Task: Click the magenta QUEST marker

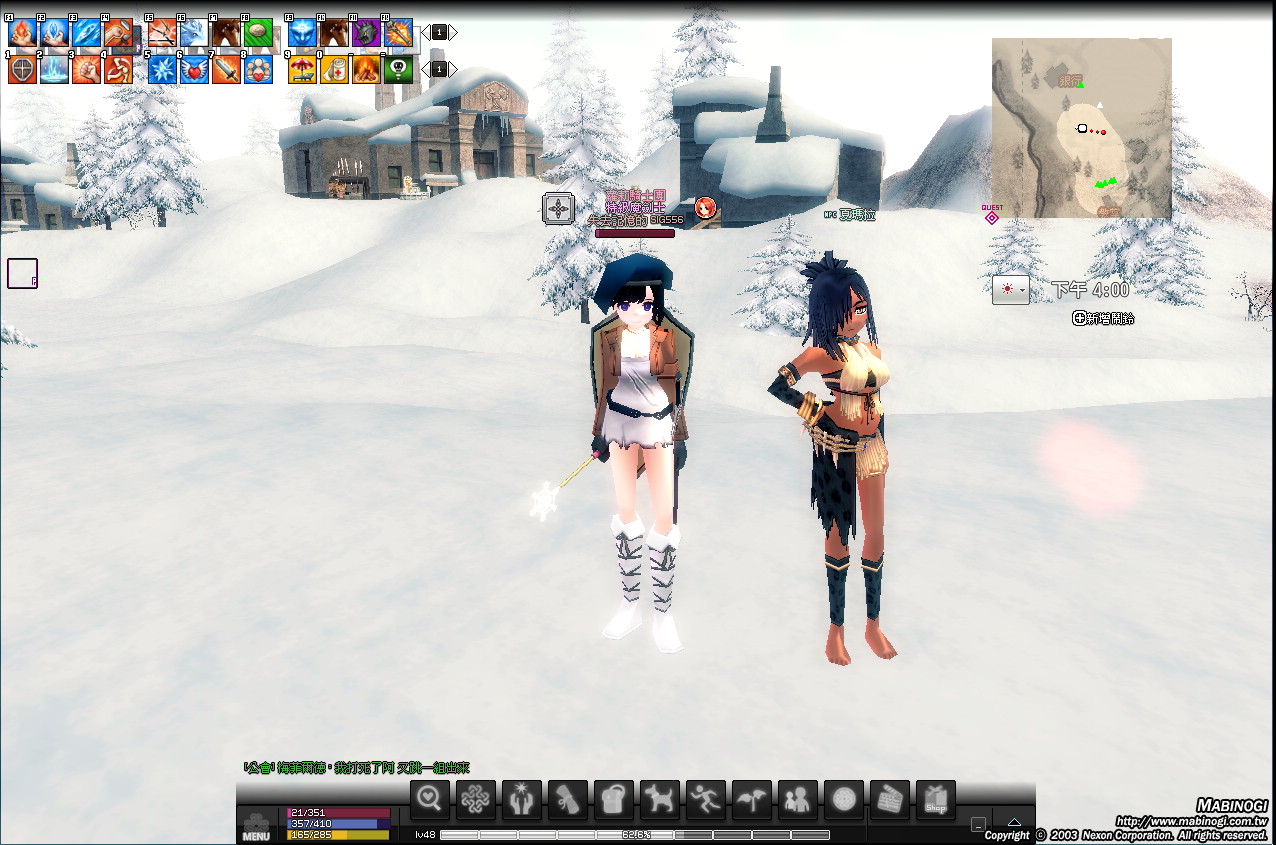Action: tap(992, 216)
